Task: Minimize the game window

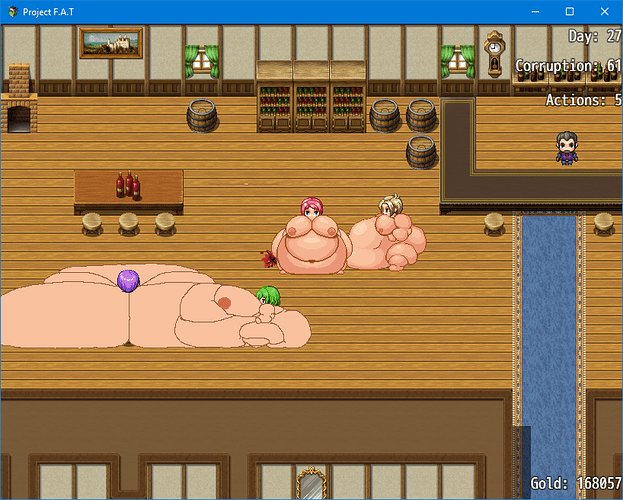Action: (539, 11)
